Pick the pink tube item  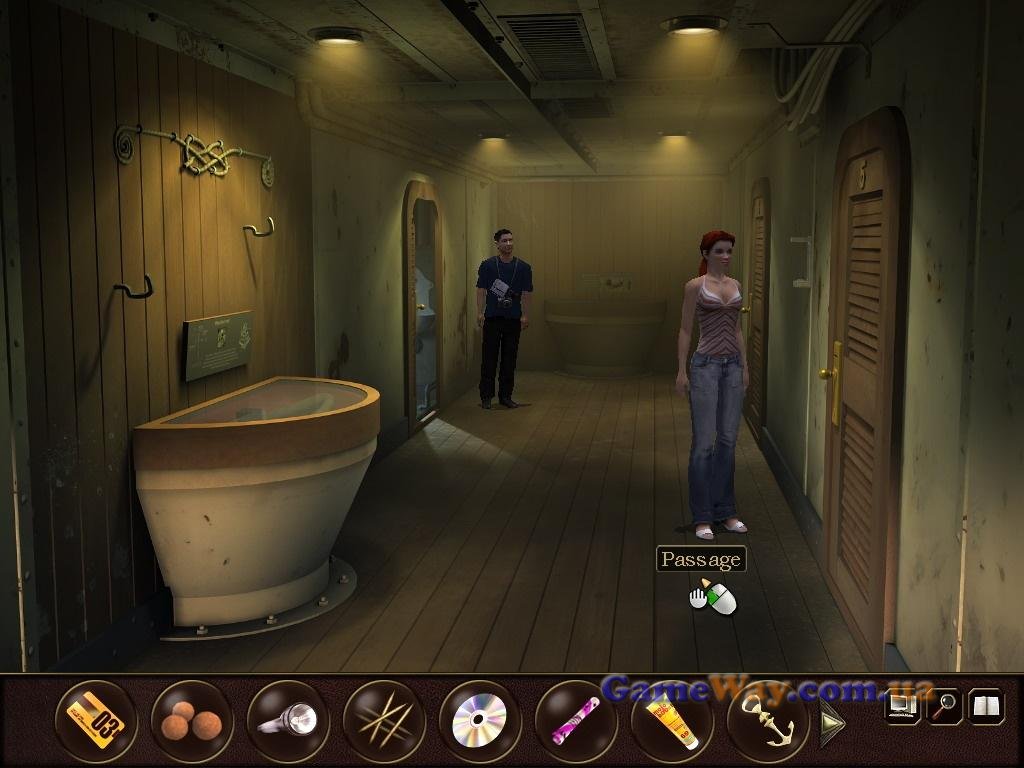tap(576, 720)
